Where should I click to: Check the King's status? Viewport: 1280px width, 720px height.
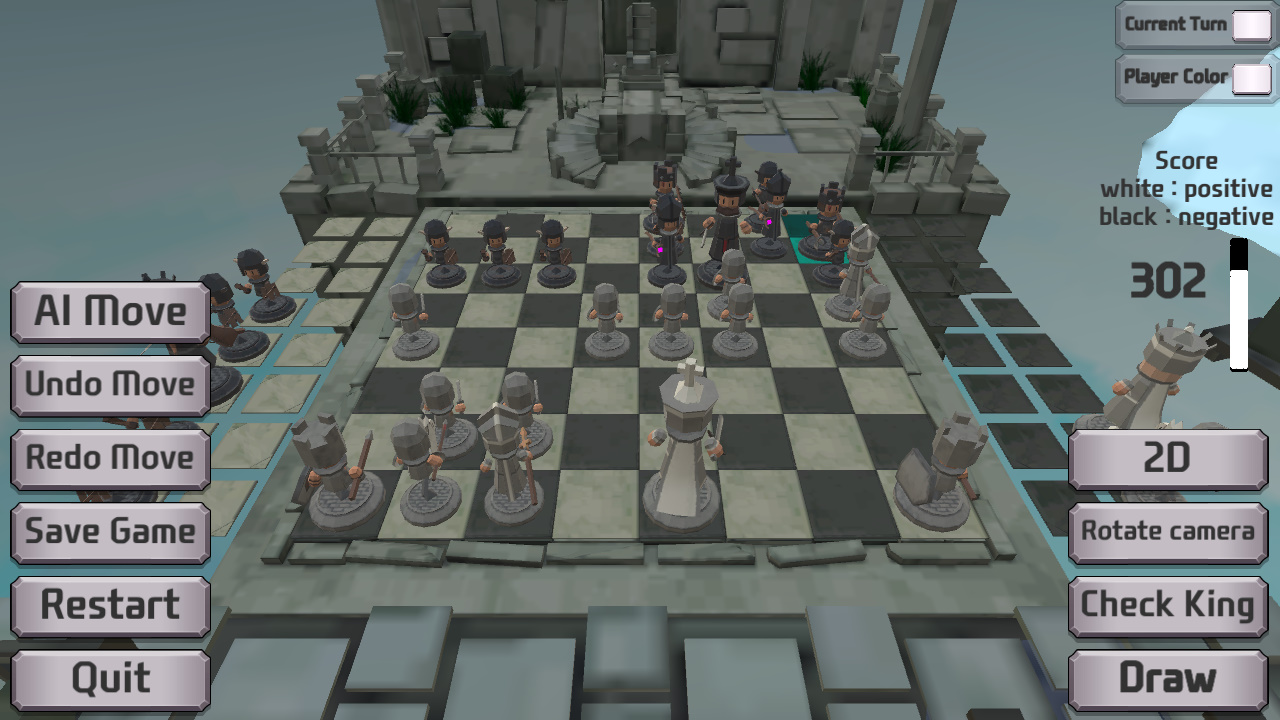pyautogui.click(x=1167, y=605)
